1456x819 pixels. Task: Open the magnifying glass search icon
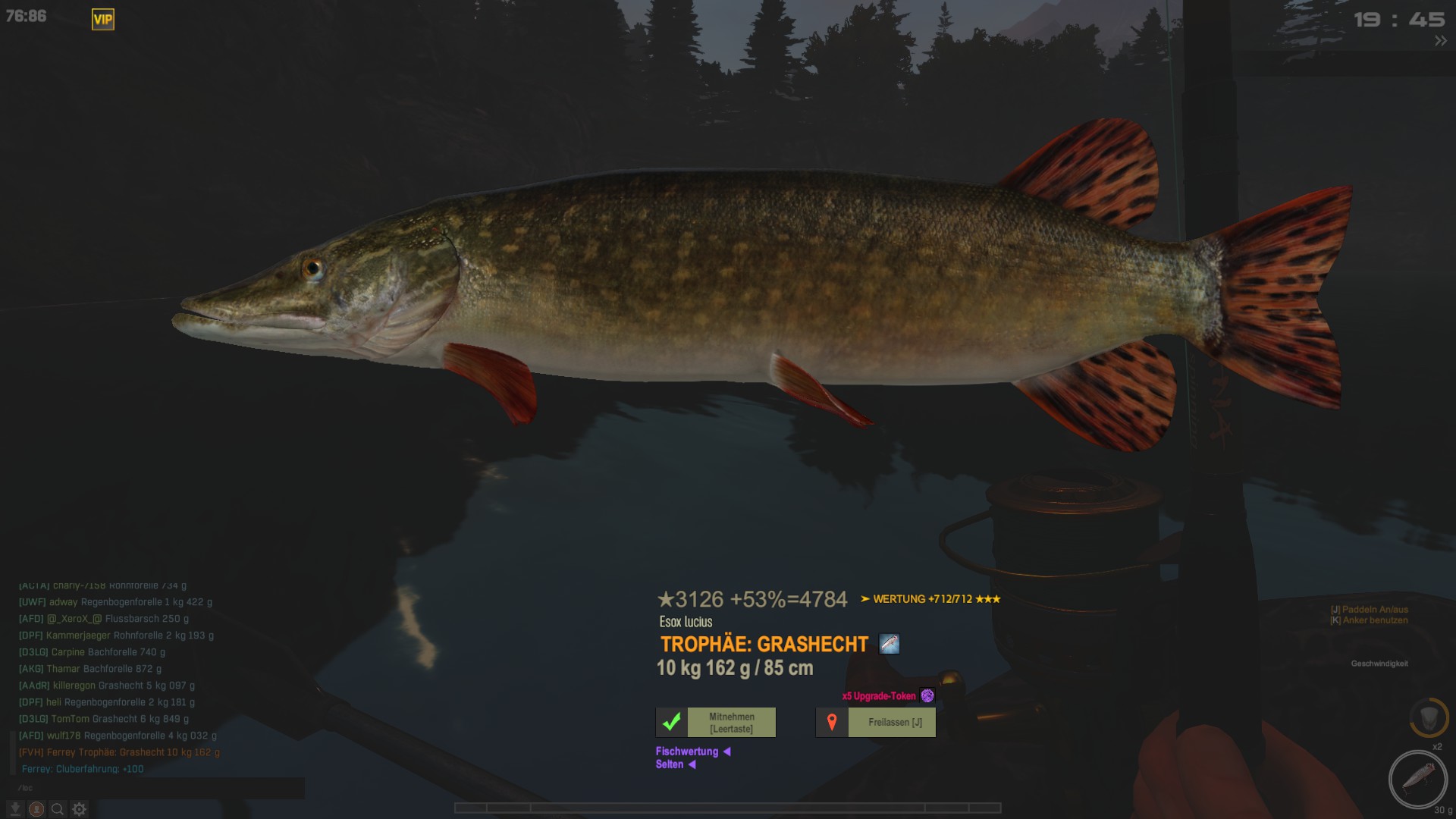point(58,809)
